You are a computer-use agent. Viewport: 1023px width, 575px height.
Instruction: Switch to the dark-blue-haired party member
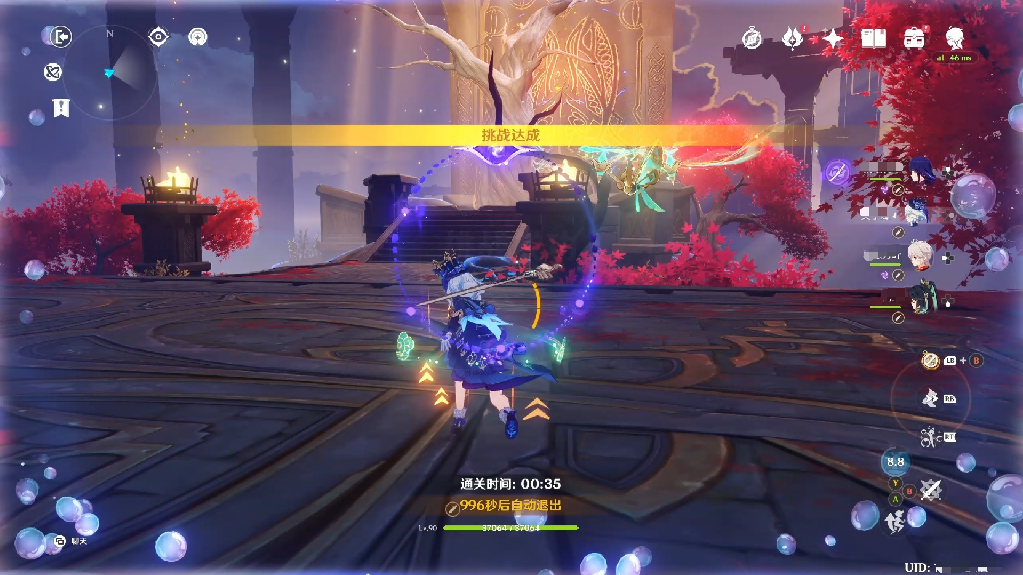(917, 178)
